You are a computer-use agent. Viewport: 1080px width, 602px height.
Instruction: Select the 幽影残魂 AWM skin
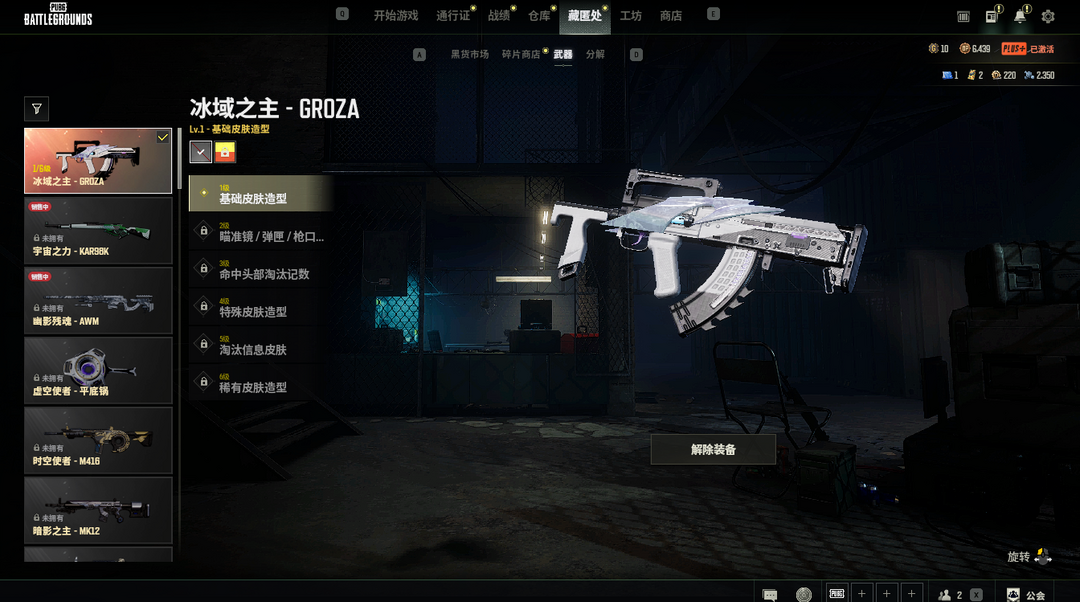pyautogui.click(x=98, y=300)
